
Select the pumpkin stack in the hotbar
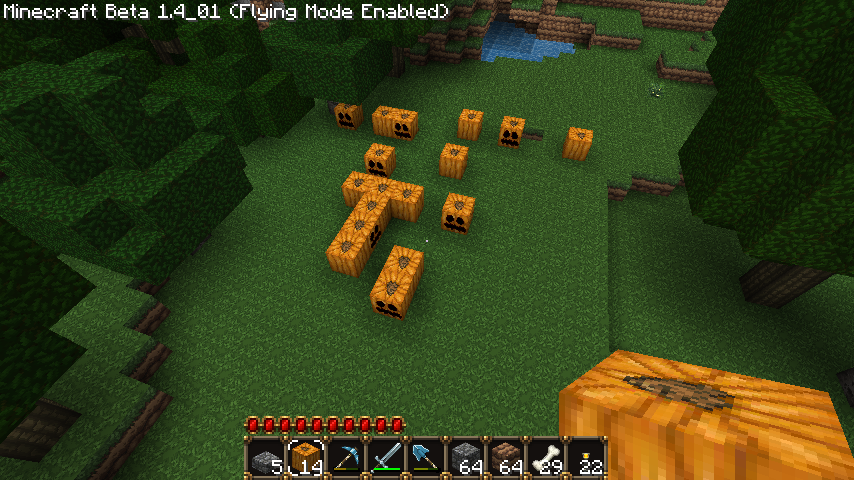coord(306,457)
